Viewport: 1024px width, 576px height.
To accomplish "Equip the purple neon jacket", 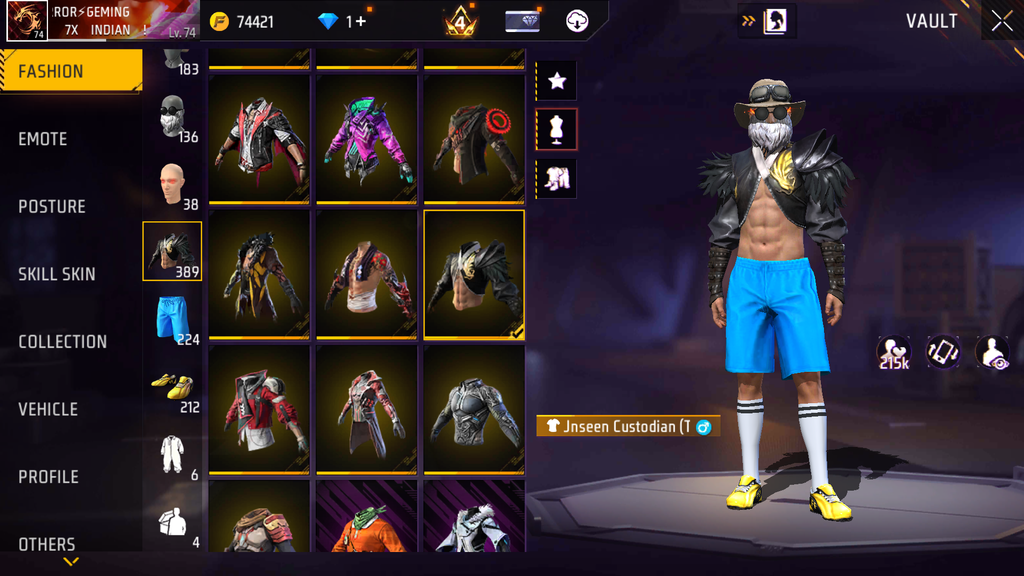I will [x=366, y=138].
